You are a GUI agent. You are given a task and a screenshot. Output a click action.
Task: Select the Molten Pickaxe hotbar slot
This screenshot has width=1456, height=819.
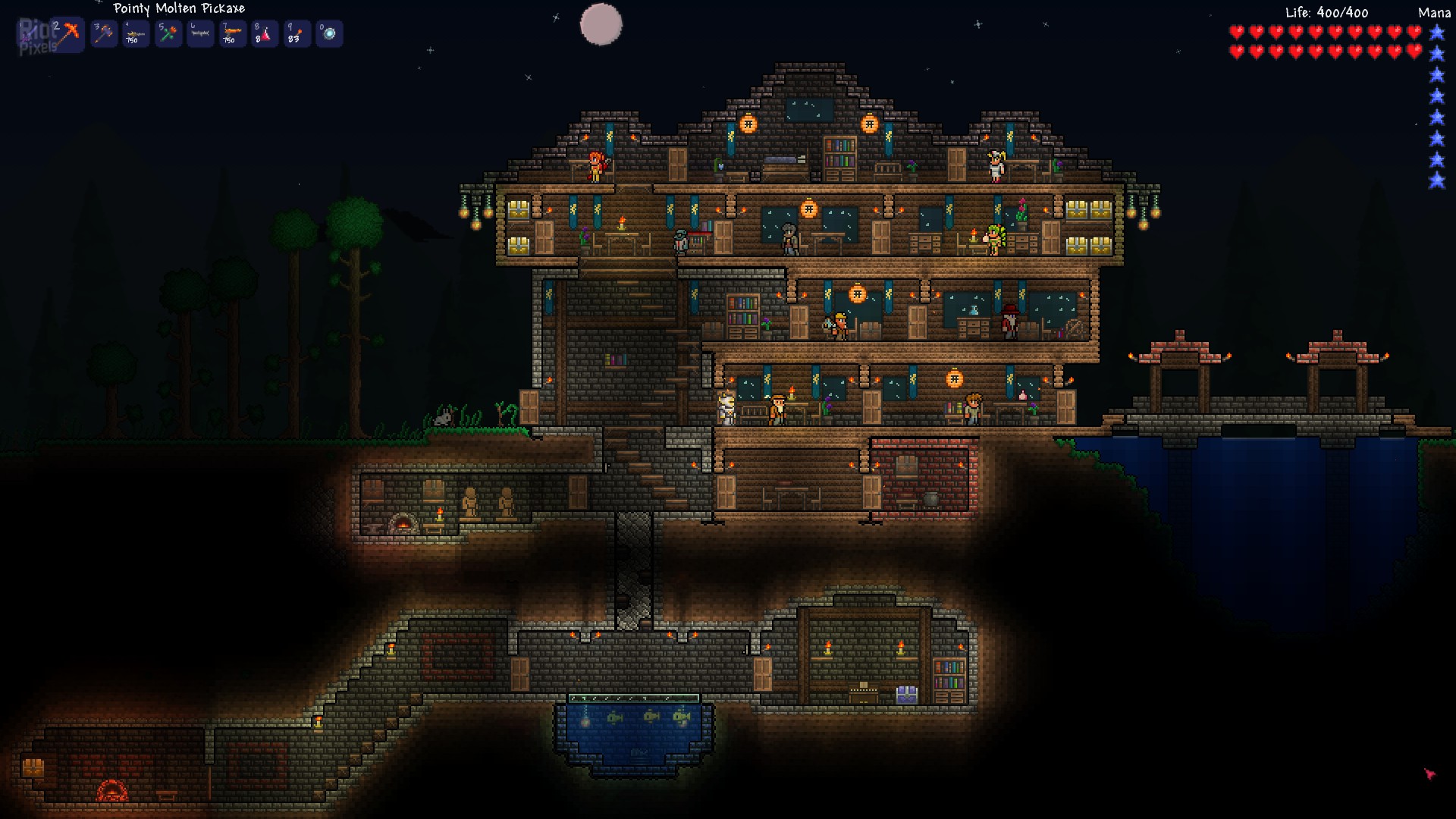tap(68, 33)
